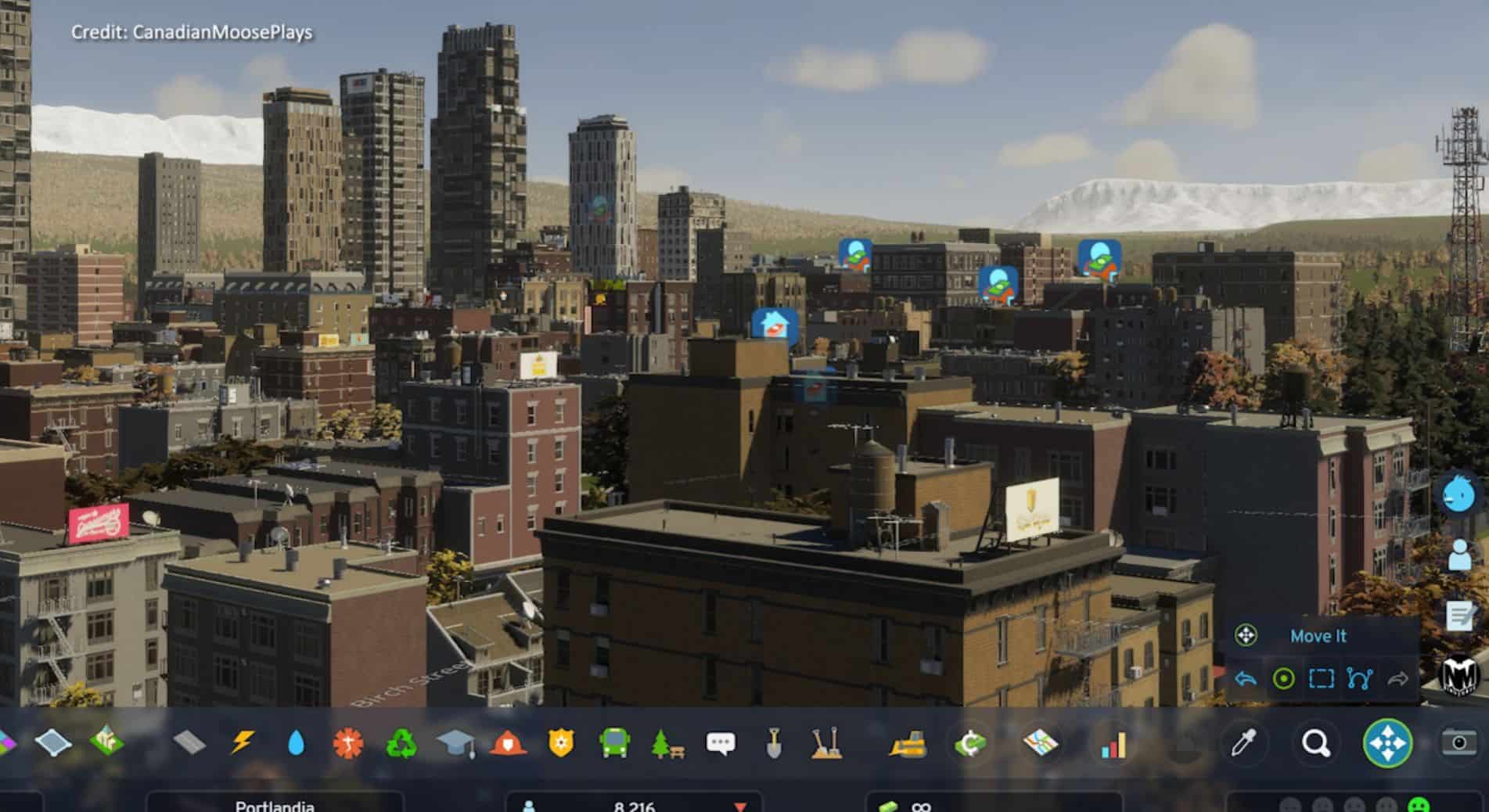The height and width of the screenshot is (812, 1489).
Task: Open the Electricity menu with lightning bolt
Action: (x=242, y=742)
